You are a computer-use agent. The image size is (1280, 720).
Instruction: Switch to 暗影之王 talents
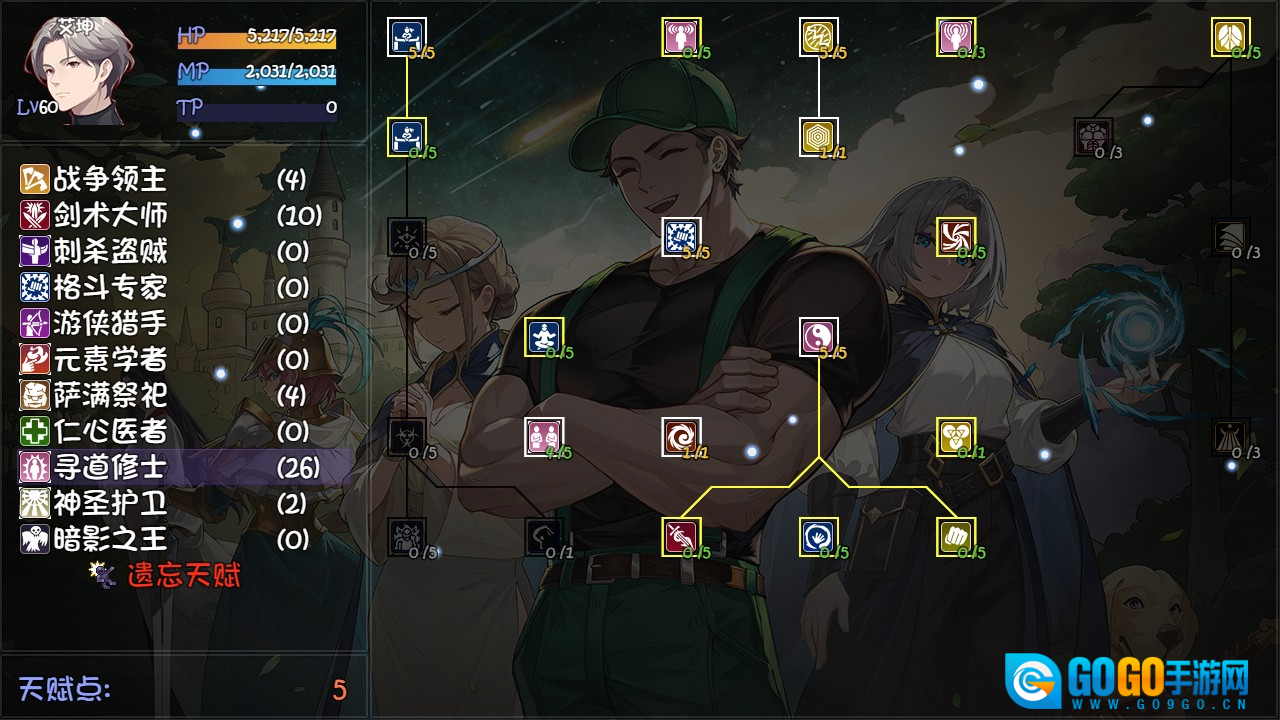110,540
